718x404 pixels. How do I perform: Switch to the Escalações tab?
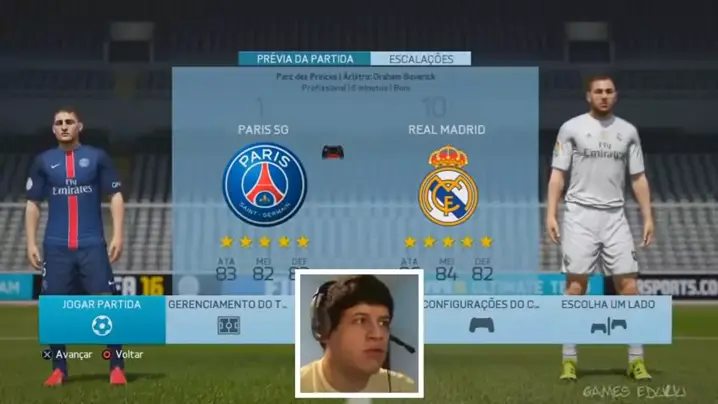(420, 59)
